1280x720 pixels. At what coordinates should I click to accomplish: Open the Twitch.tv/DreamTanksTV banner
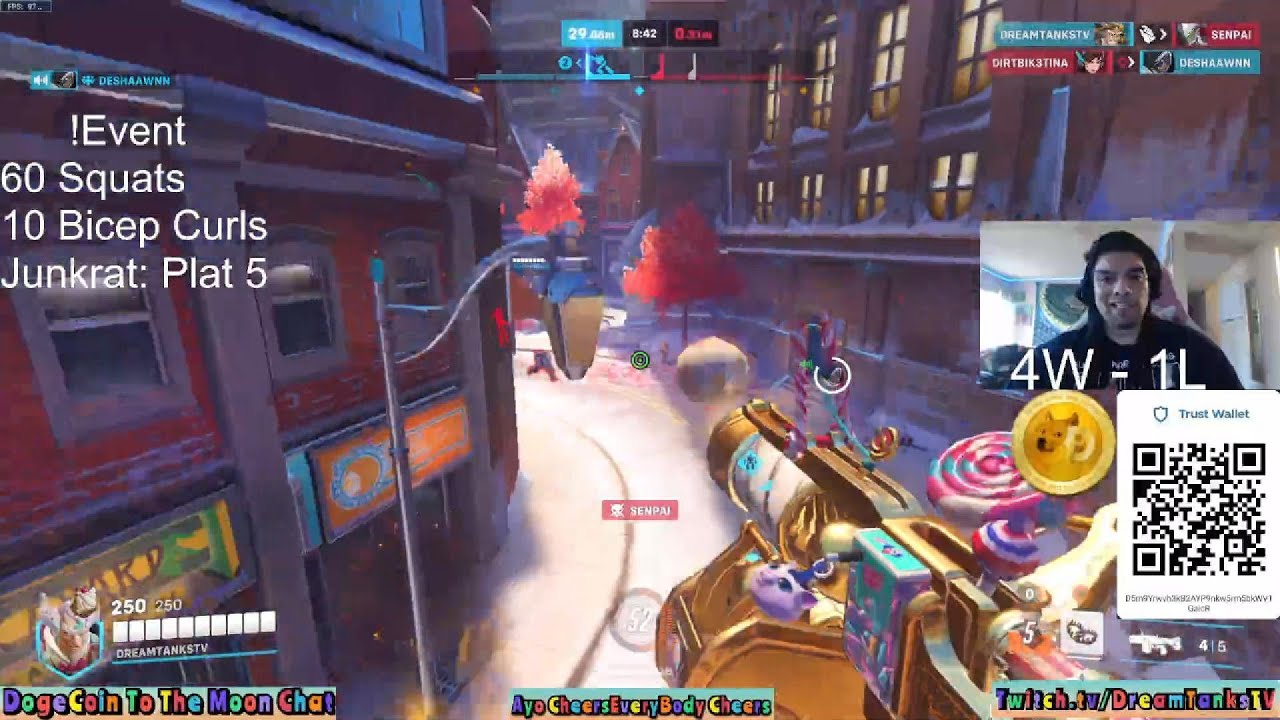[1136, 700]
